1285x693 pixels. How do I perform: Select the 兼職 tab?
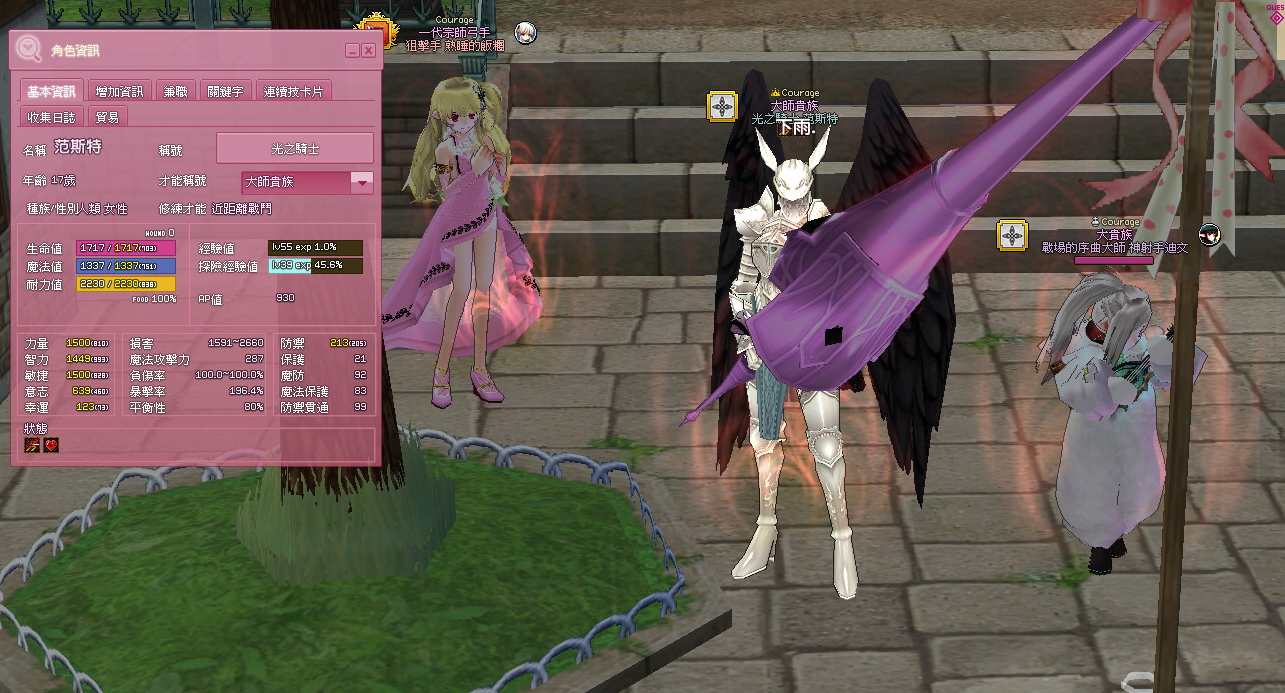175,91
